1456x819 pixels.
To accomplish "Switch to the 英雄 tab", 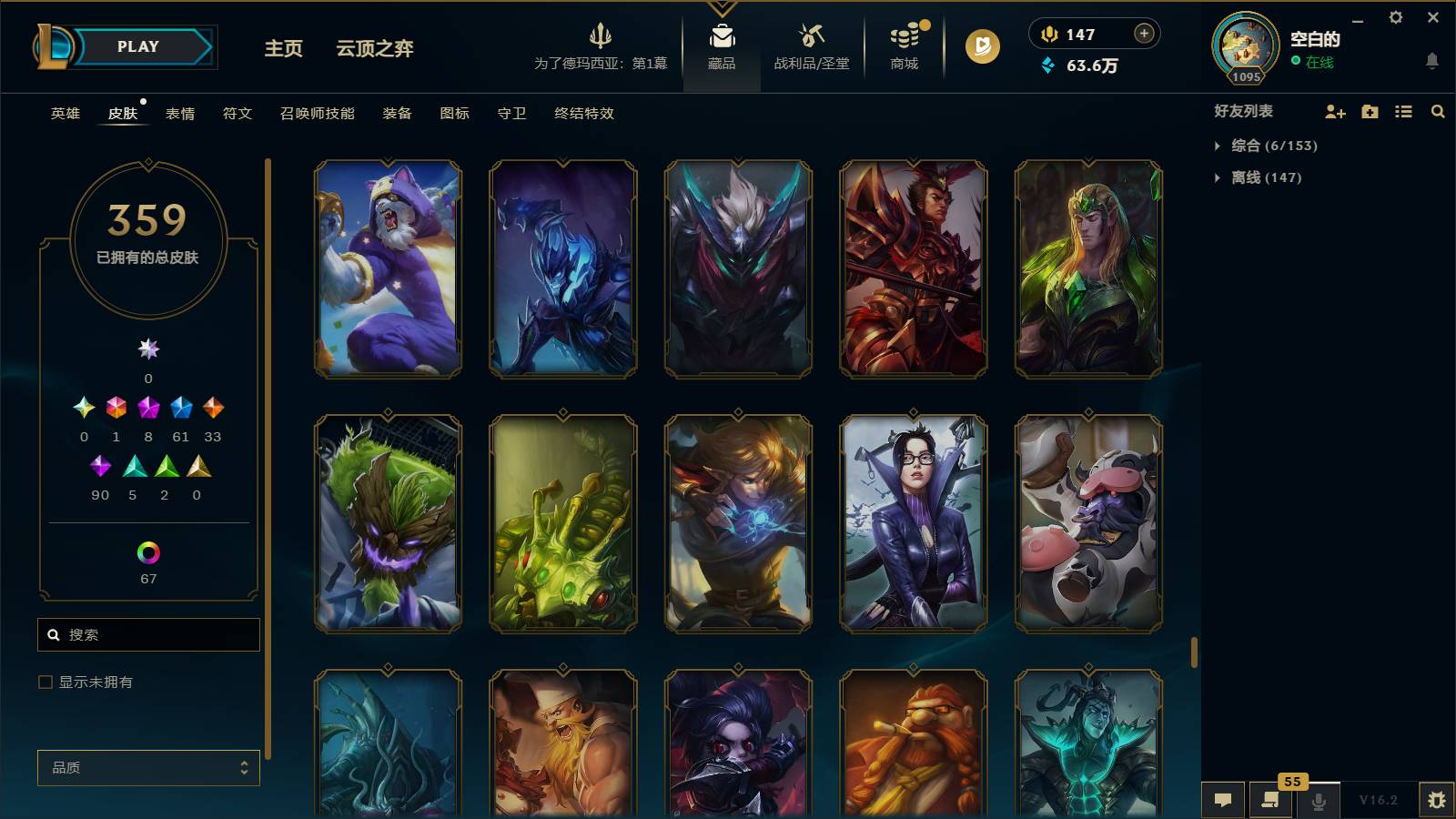I will [64, 114].
